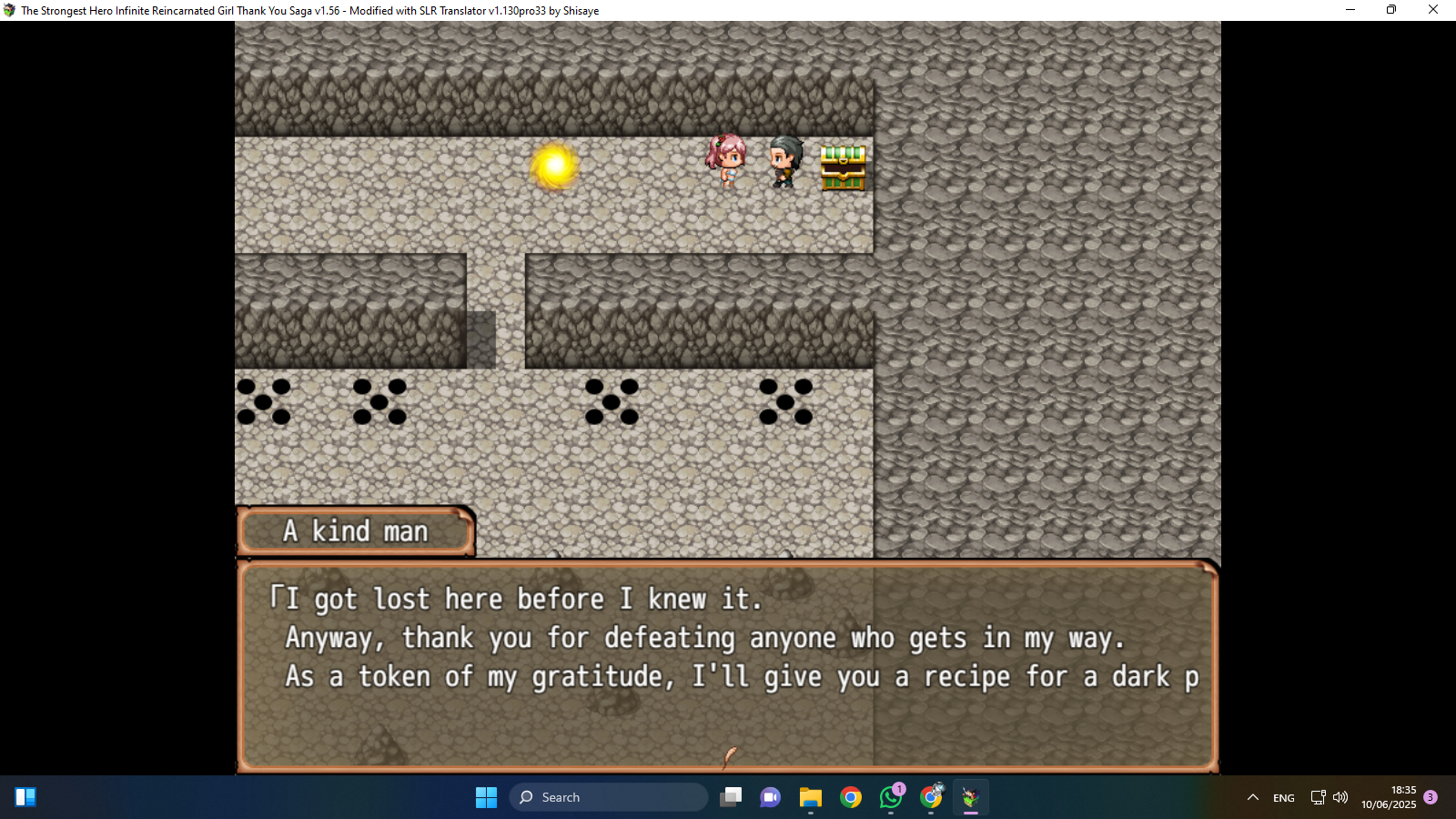The height and width of the screenshot is (819, 1456).
Task: Close the game window
Action: pyautogui.click(x=1432, y=10)
